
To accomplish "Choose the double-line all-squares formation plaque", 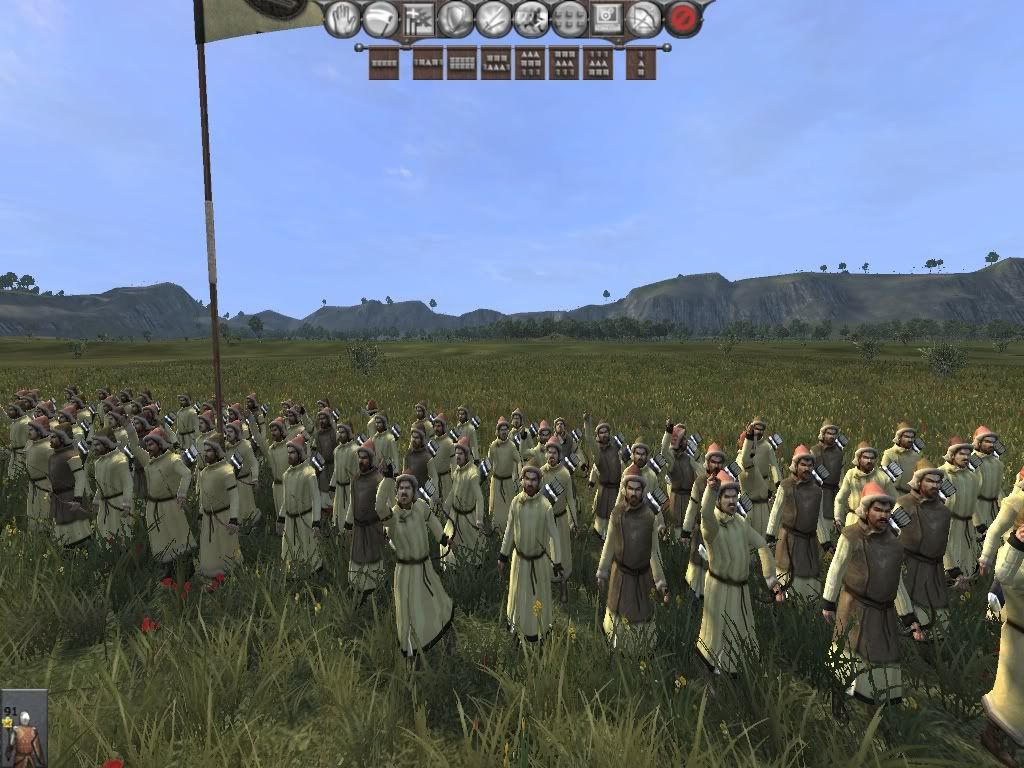I will pyautogui.click(x=462, y=63).
